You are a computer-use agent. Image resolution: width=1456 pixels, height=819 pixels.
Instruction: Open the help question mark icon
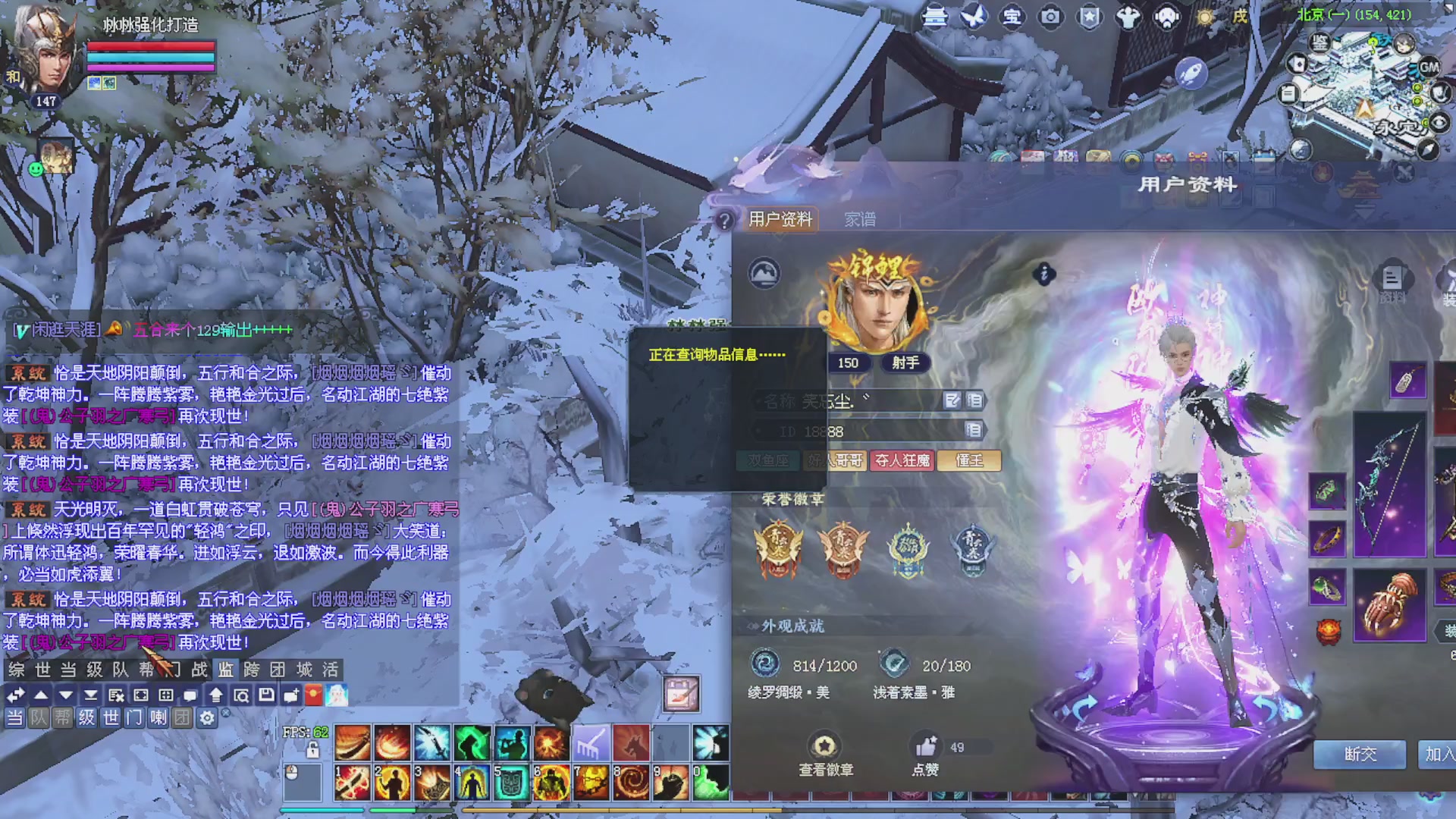725,221
